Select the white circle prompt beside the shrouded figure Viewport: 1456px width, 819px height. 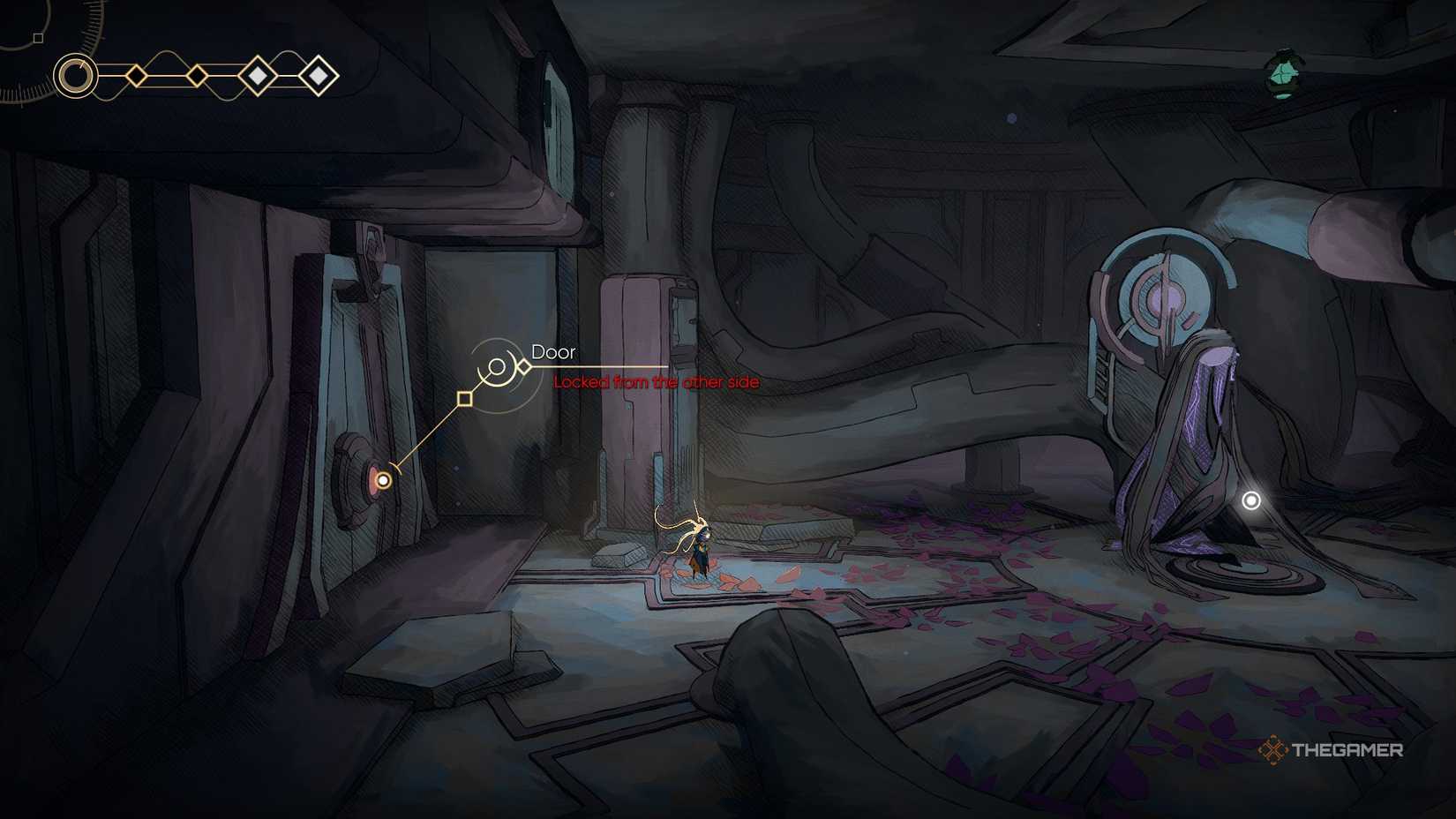coord(1250,500)
